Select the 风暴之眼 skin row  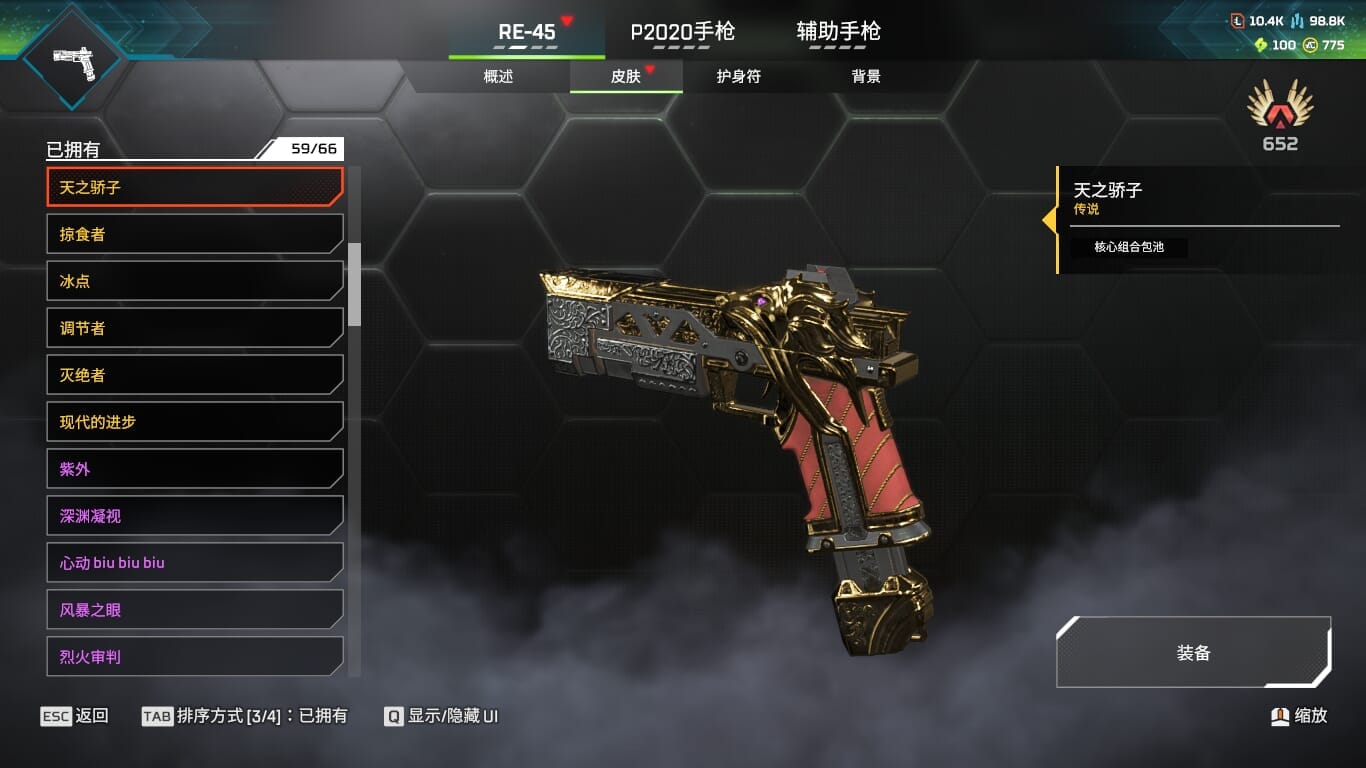[195, 610]
